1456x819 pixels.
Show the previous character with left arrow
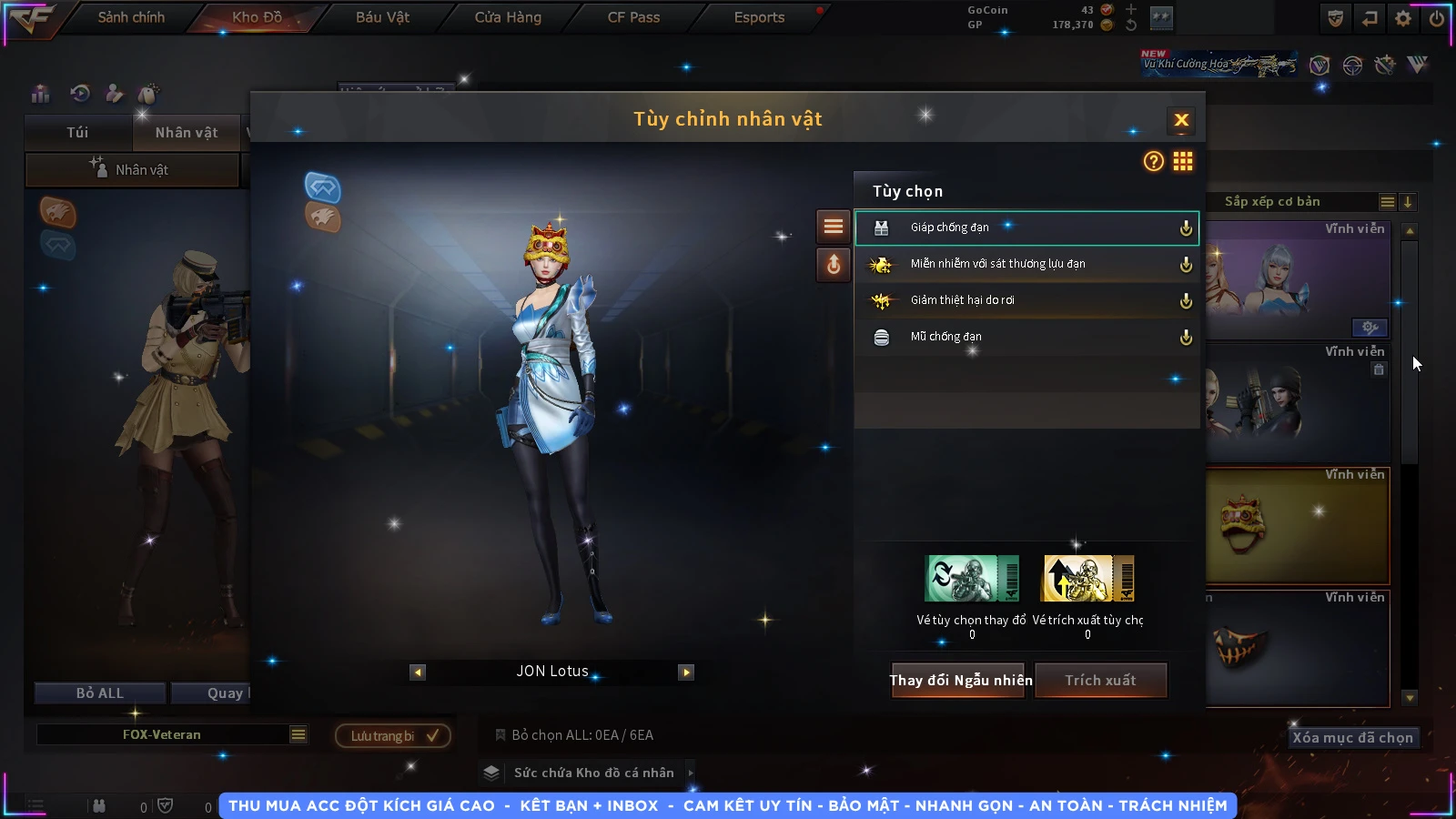[x=418, y=672]
